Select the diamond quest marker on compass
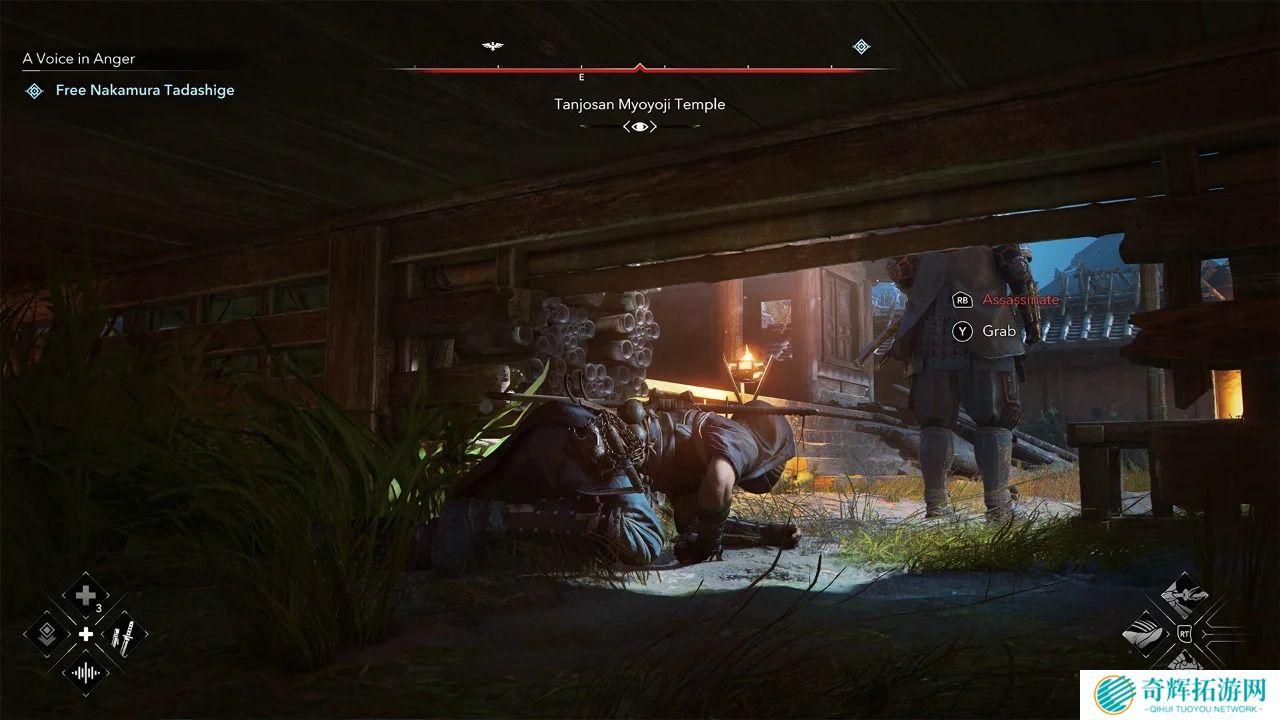The height and width of the screenshot is (720, 1280). [861, 46]
